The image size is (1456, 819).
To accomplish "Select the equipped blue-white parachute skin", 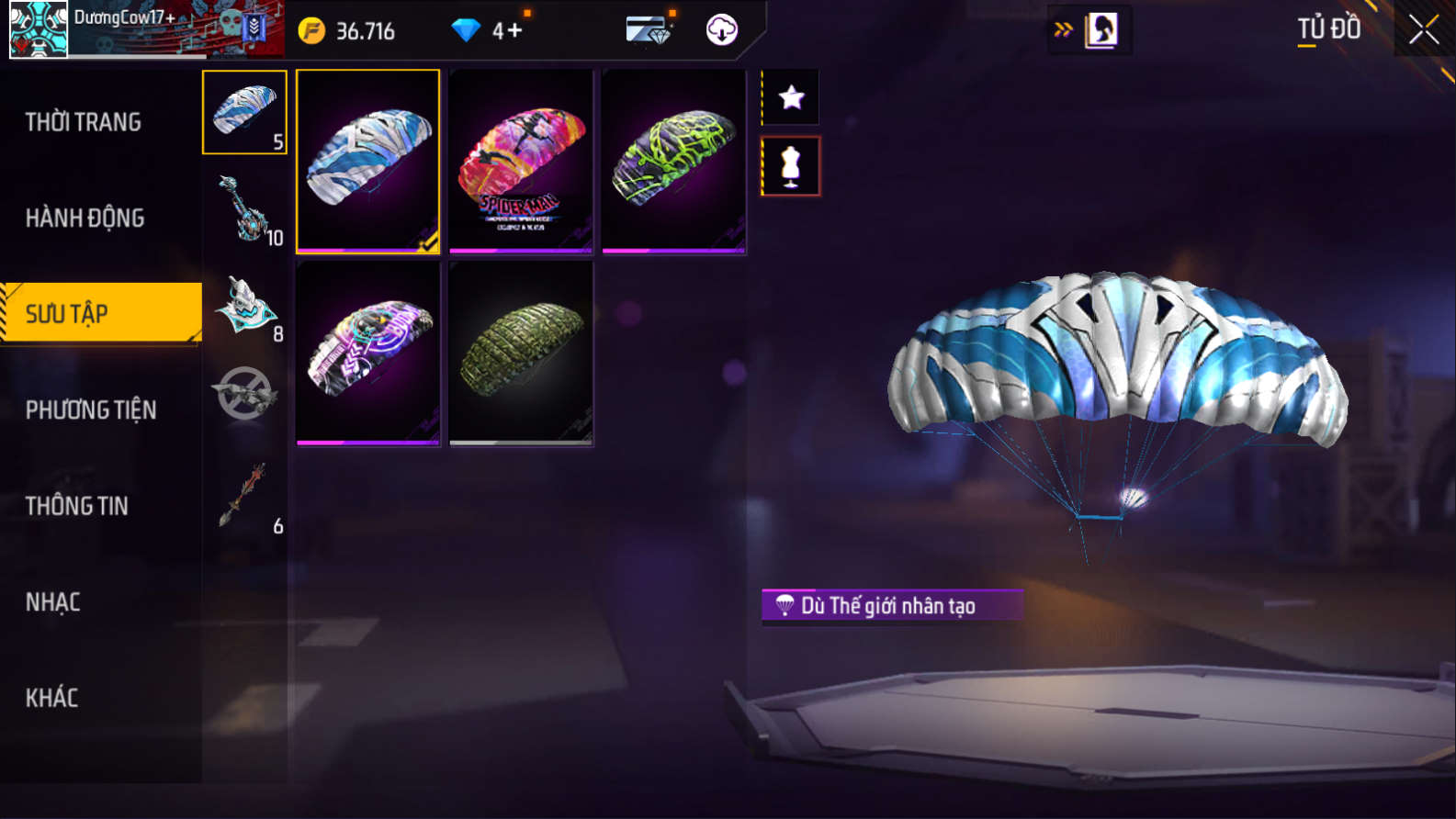I will 368,162.
